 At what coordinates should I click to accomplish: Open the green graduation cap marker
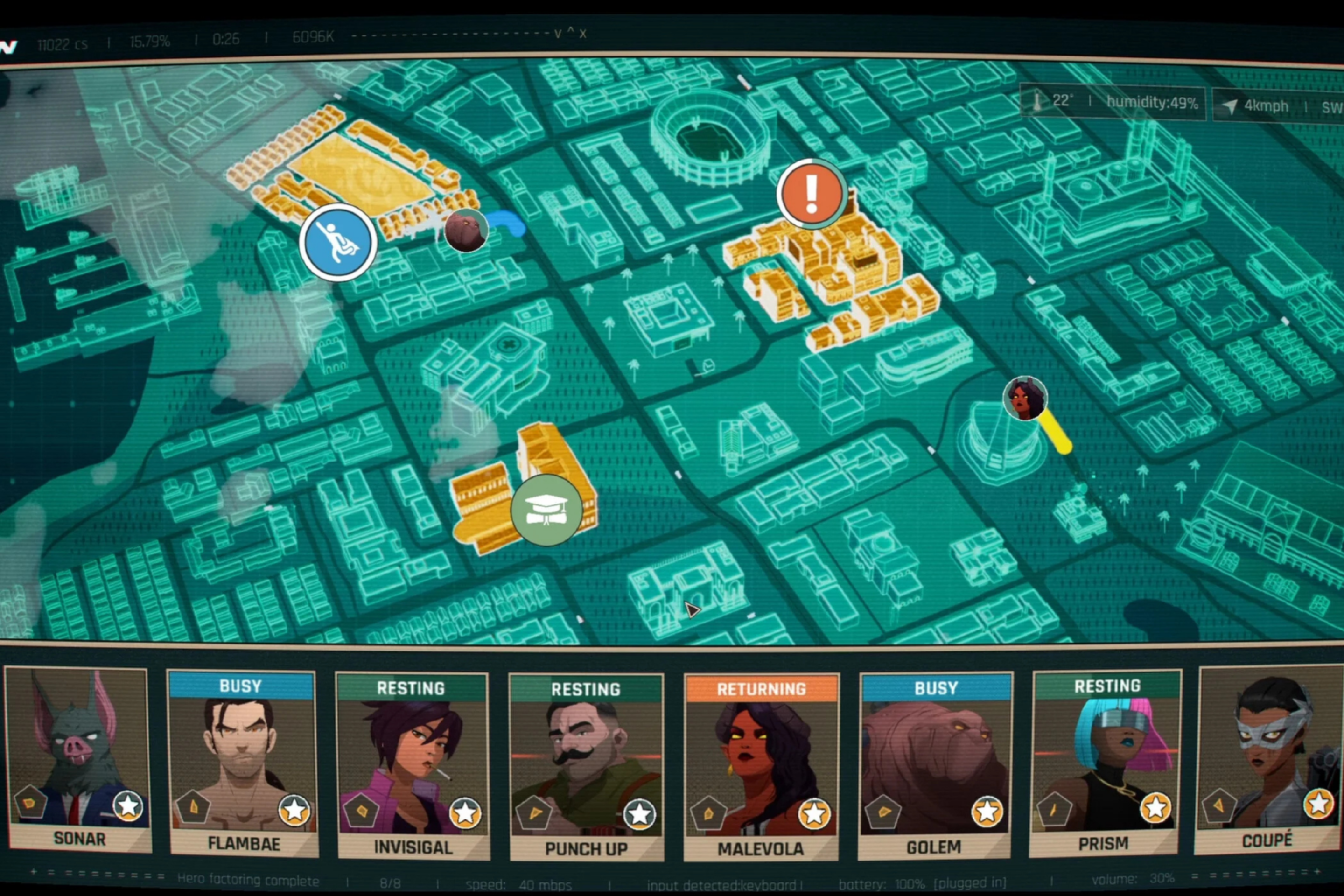coord(546,509)
